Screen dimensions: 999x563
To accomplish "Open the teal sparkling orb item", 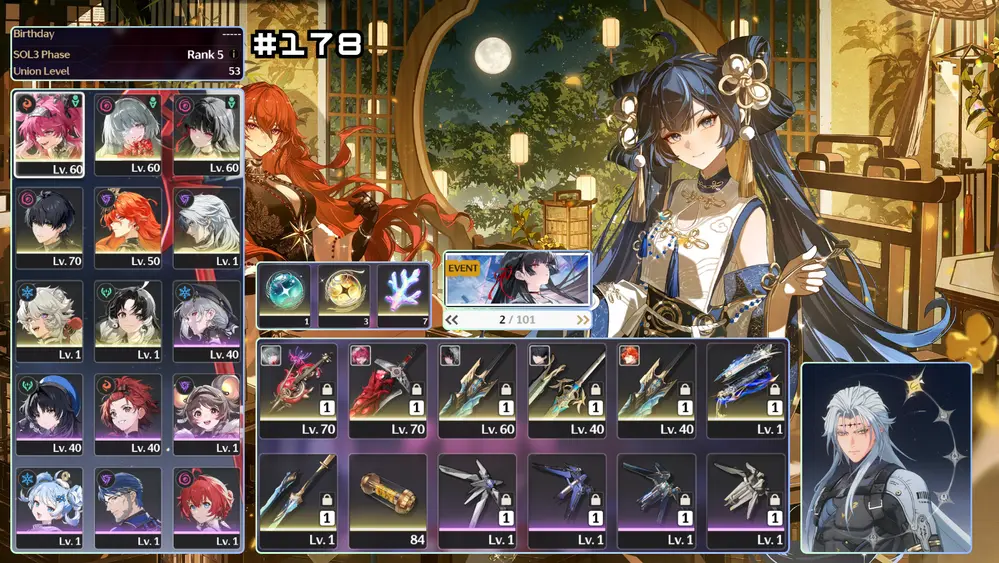I will (285, 293).
